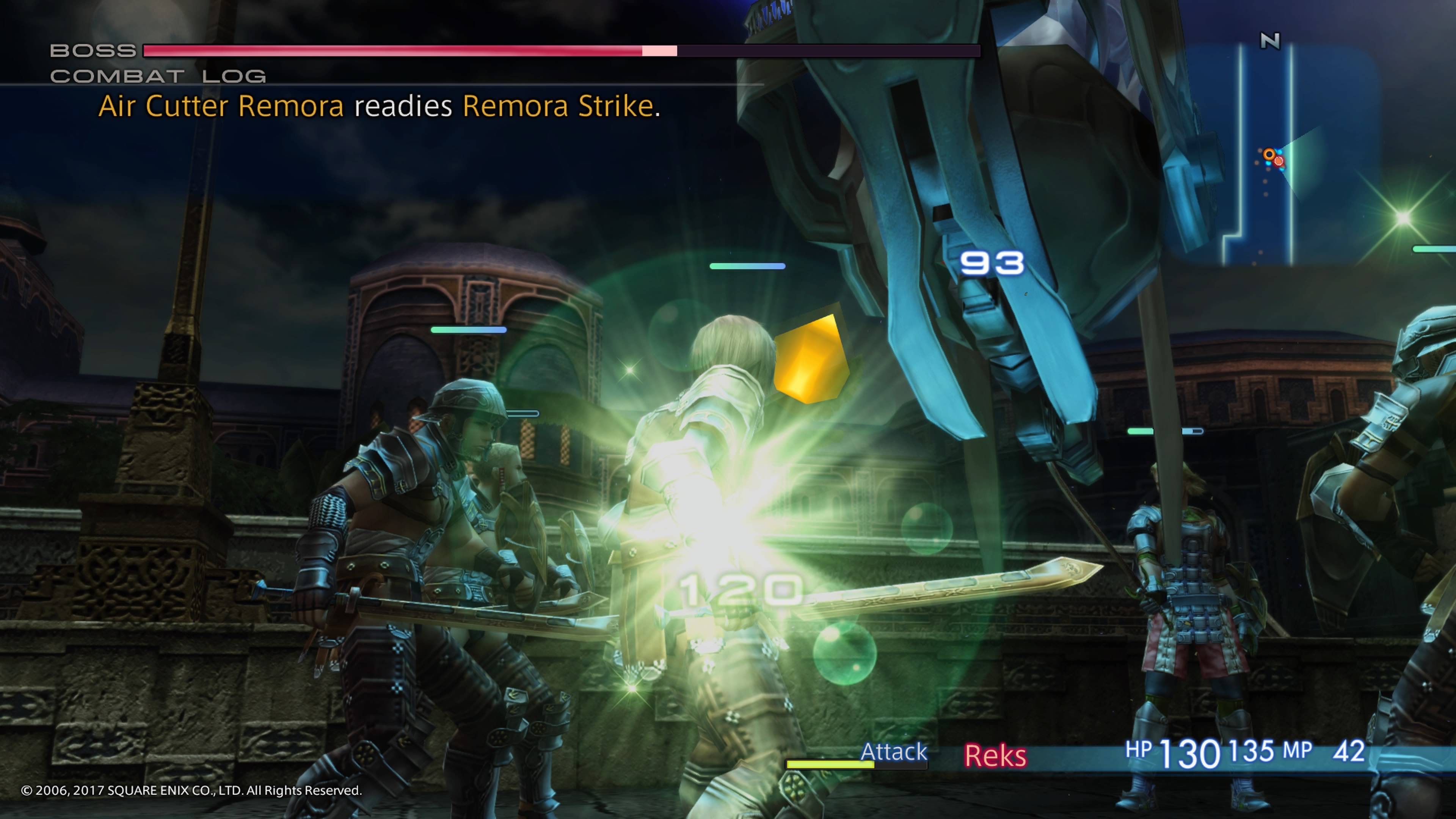This screenshot has width=1456, height=819.
Task: Click the Attack command label
Action: [894, 752]
